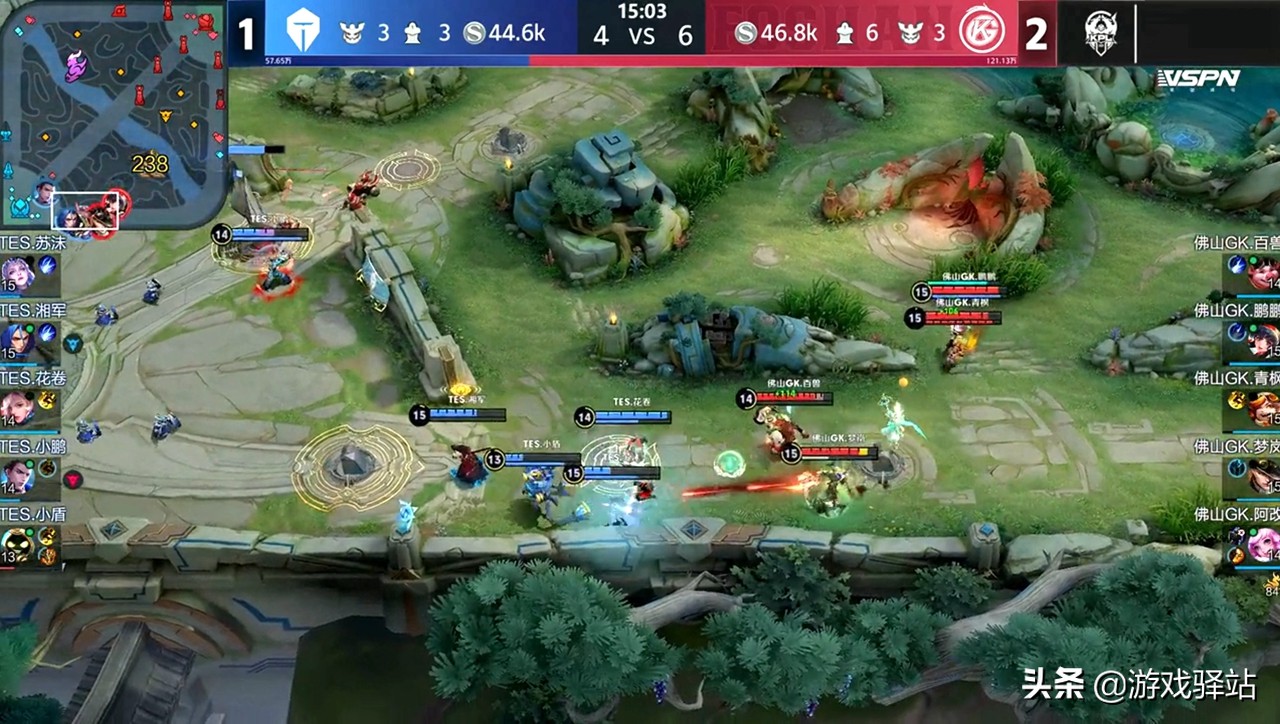The height and width of the screenshot is (724, 1280).
Task: Choose 佛山GK.鹏鹏's hero portrait
Action: pos(1263,340)
